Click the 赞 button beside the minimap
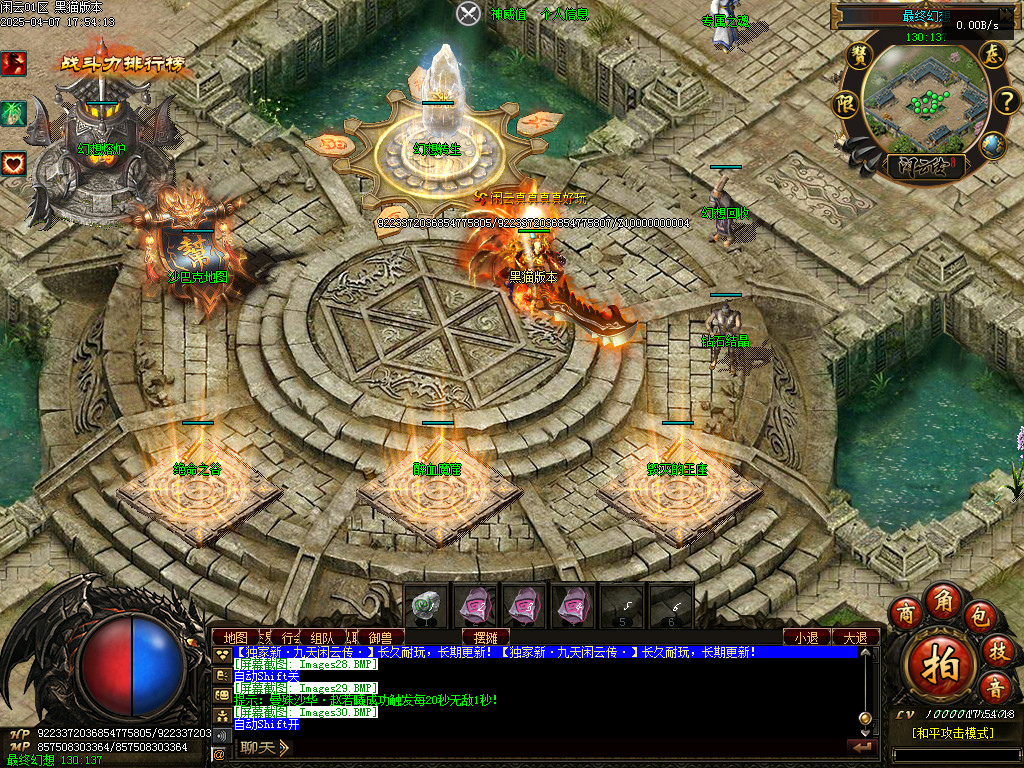Image resolution: width=1024 pixels, height=768 pixels. pyautogui.click(x=858, y=55)
